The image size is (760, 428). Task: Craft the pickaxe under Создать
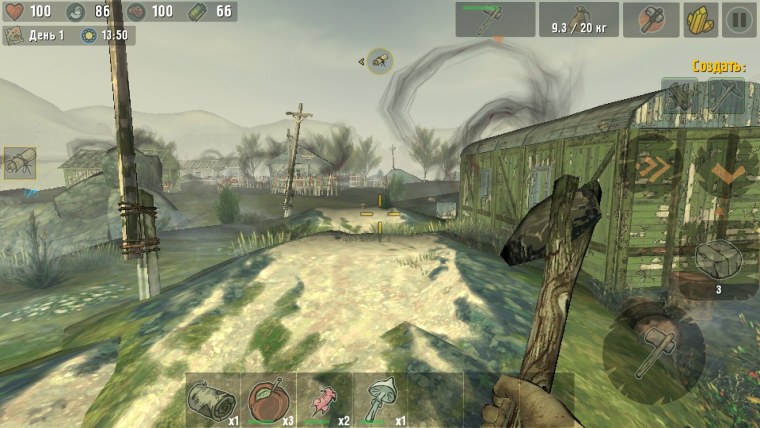[726, 95]
